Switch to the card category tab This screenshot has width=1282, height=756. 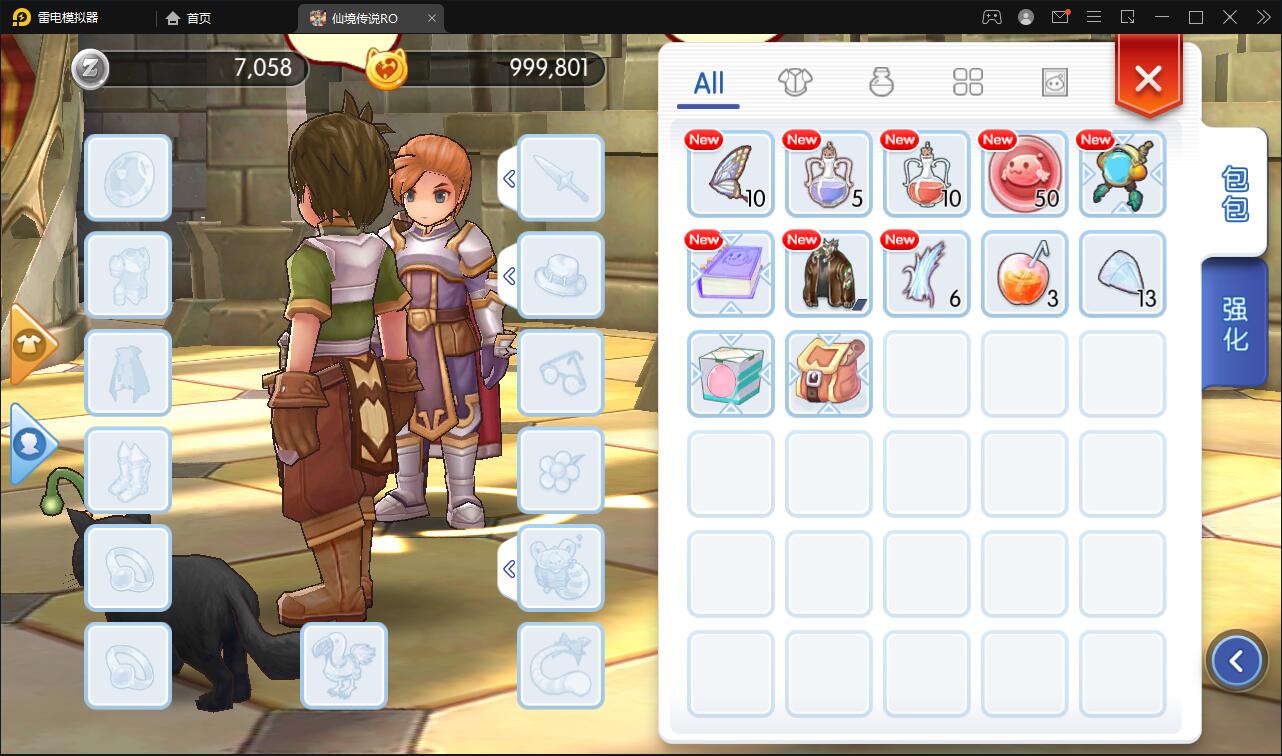1055,82
